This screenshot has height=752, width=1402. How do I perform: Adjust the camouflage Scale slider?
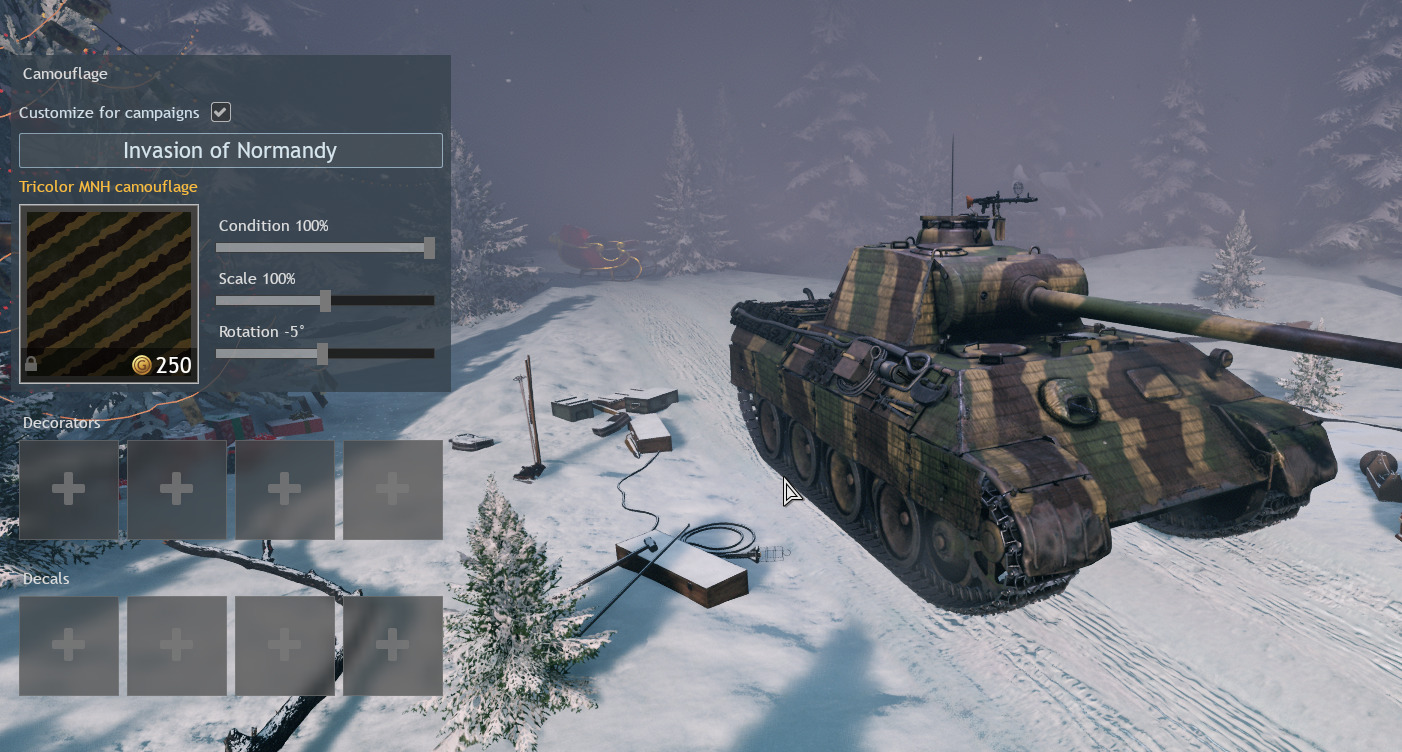[x=325, y=300]
